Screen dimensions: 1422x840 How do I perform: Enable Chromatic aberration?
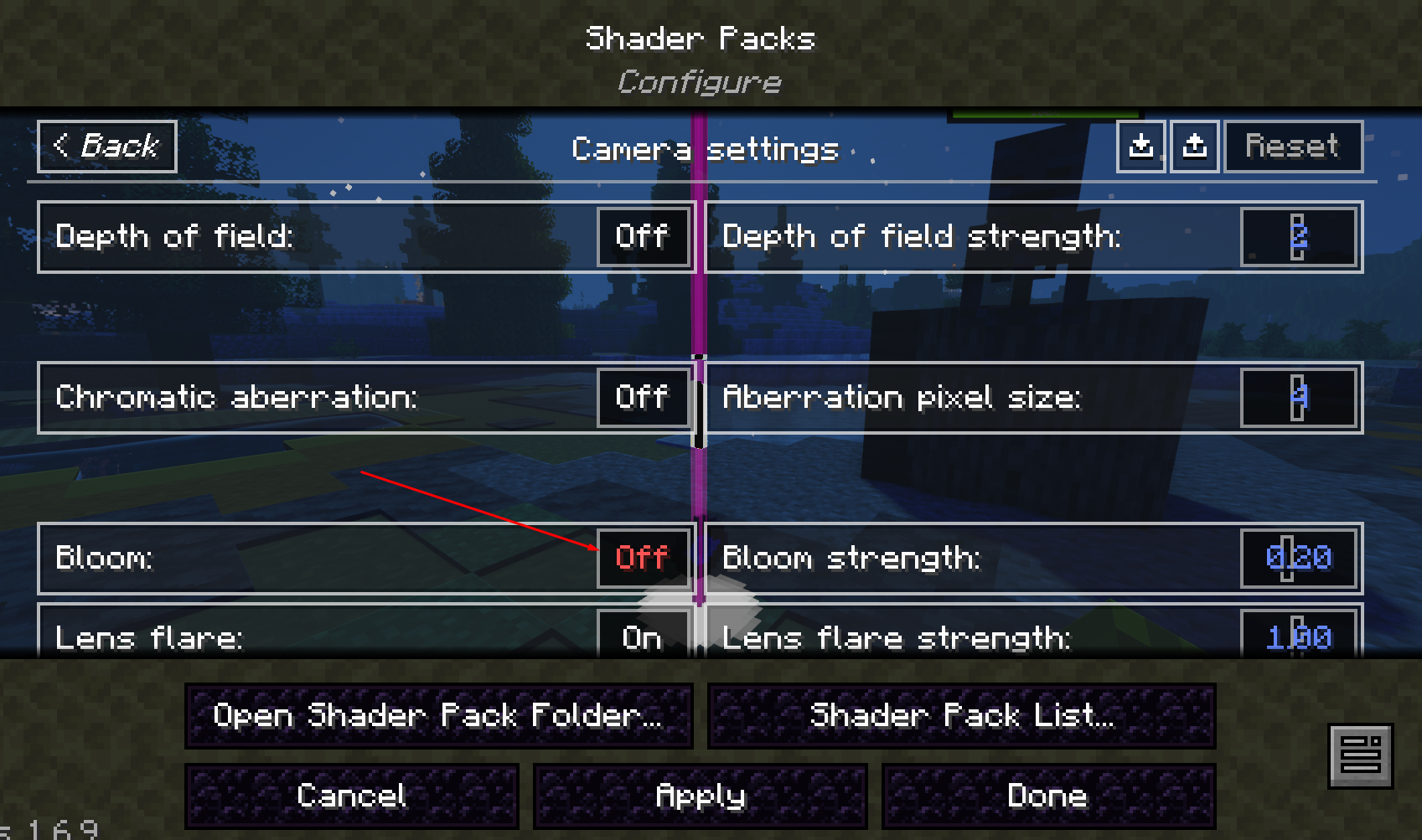[643, 397]
